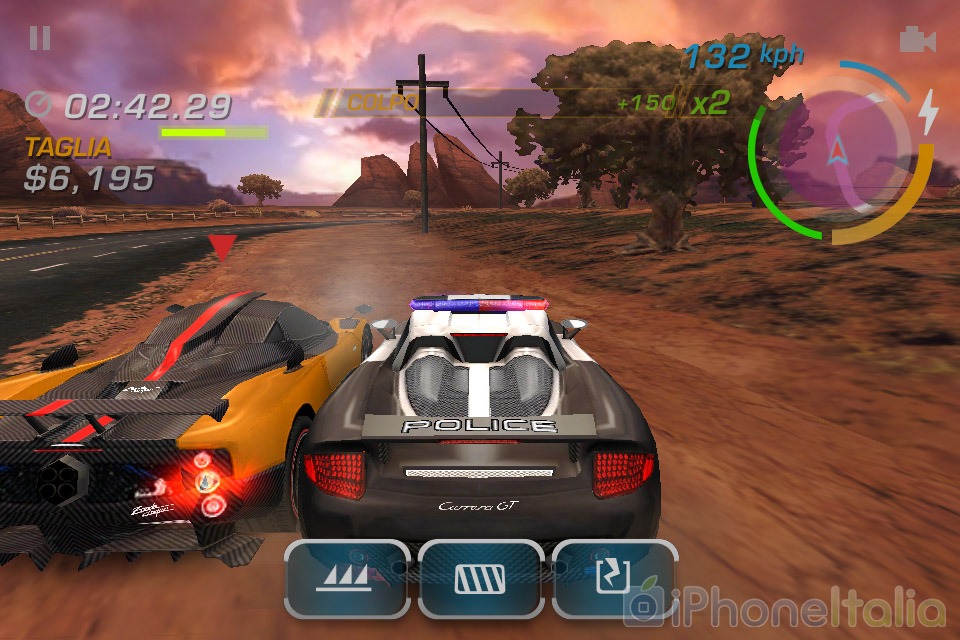Call in the roadblock power-up
Image resolution: width=960 pixels, height=640 pixels.
pos(480,579)
